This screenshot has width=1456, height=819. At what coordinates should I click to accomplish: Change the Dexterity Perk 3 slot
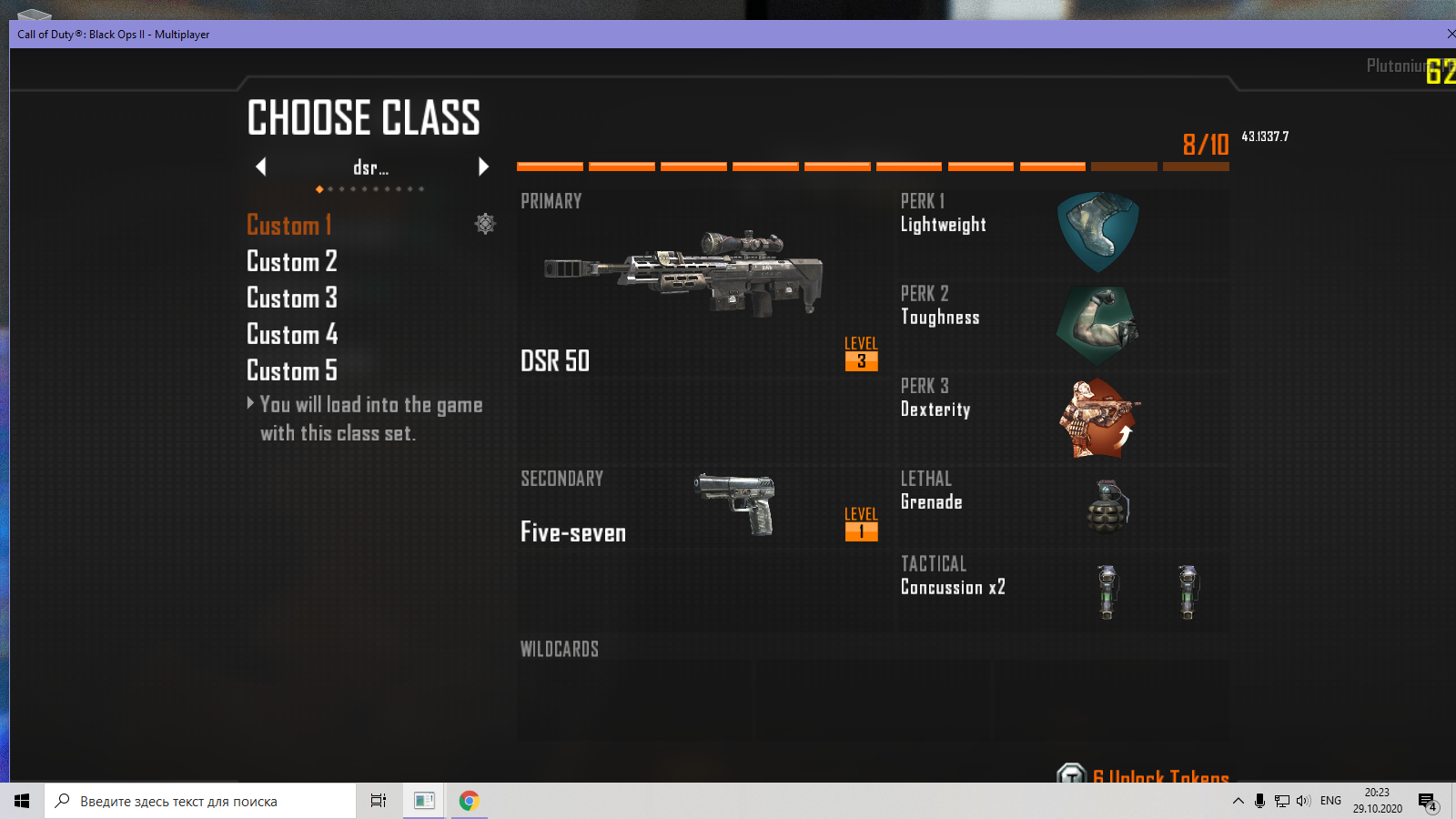[1063, 417]
